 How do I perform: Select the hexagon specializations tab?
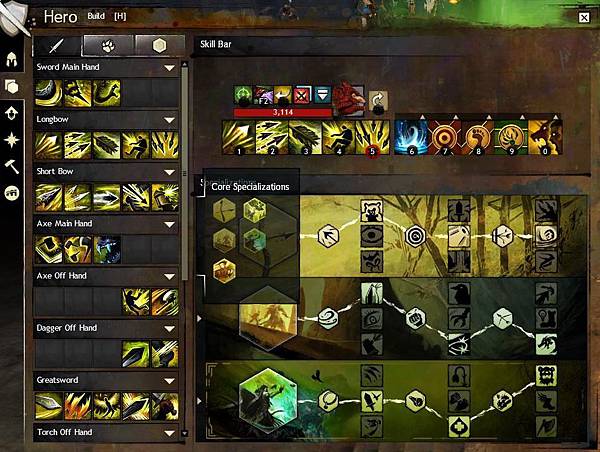160,46
